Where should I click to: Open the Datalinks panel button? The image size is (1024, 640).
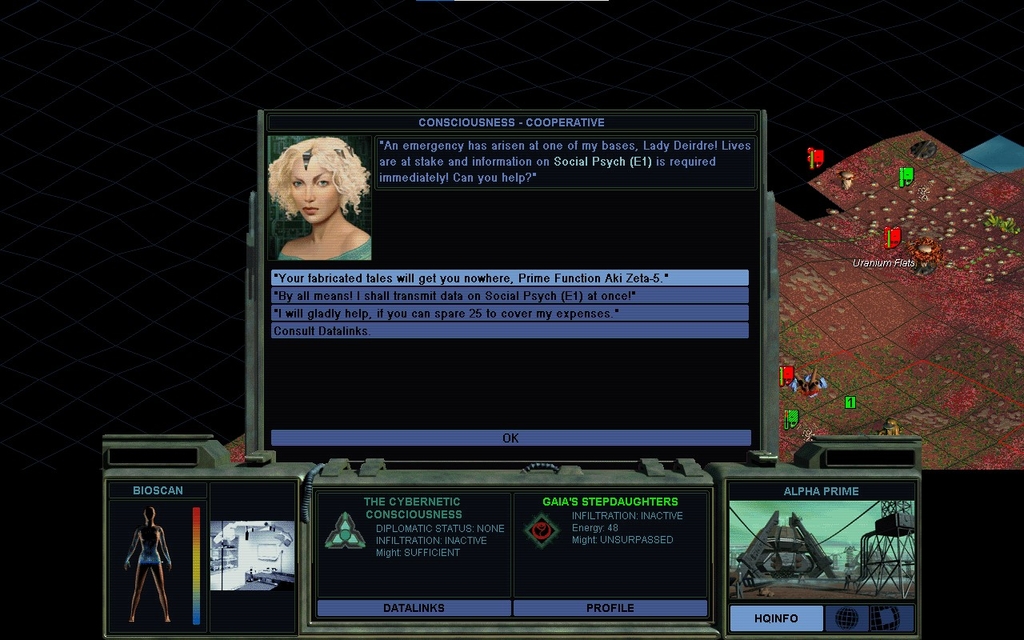tap(414, 608)
